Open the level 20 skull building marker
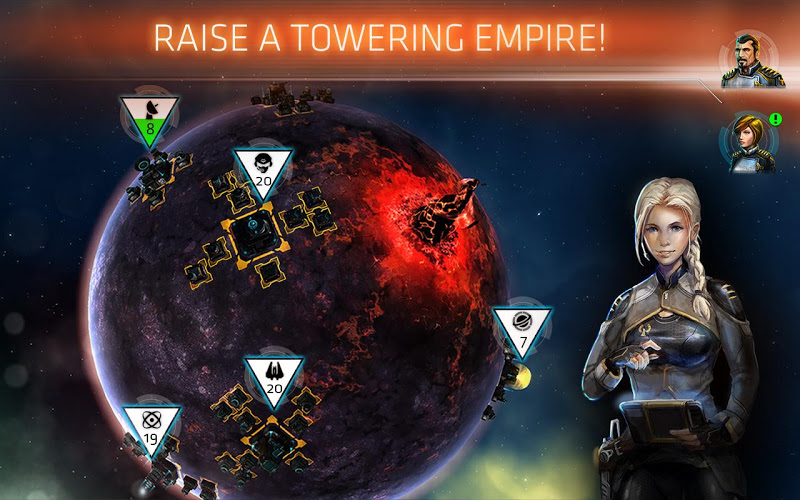The image size is (800, 500). coord(263,172)
